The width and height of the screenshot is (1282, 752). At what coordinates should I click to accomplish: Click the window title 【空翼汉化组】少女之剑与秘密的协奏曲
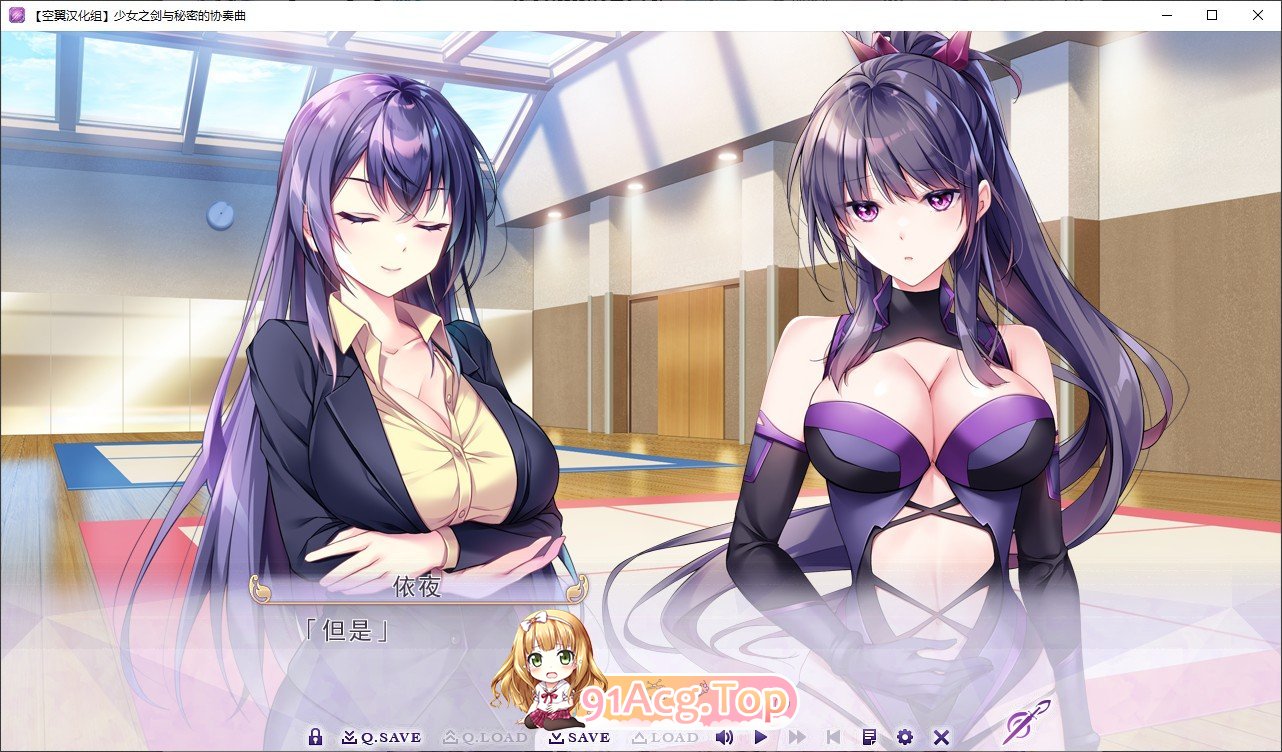(x=138, y=15)
